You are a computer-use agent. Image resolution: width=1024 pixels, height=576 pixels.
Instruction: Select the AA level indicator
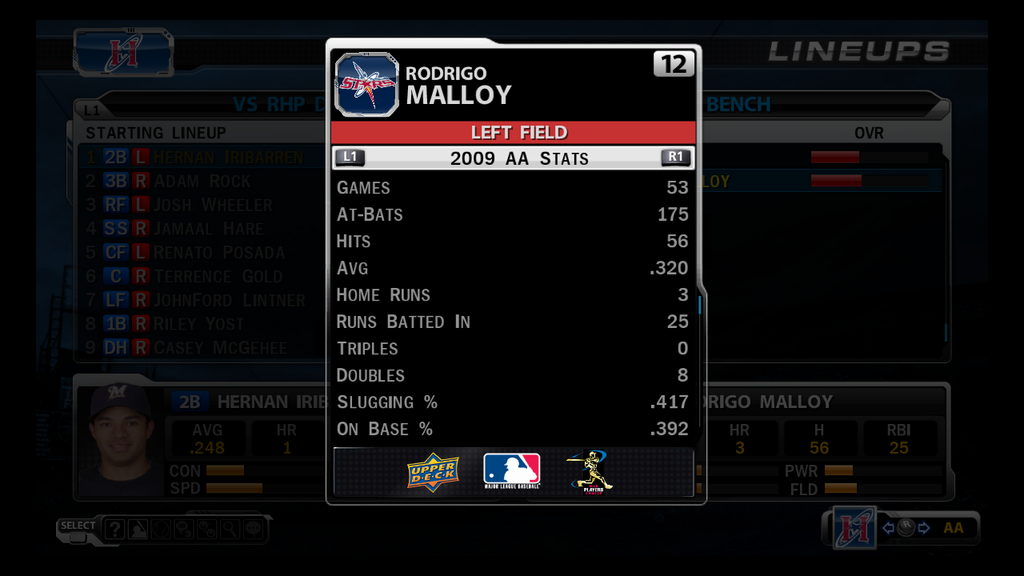point(953,528)
